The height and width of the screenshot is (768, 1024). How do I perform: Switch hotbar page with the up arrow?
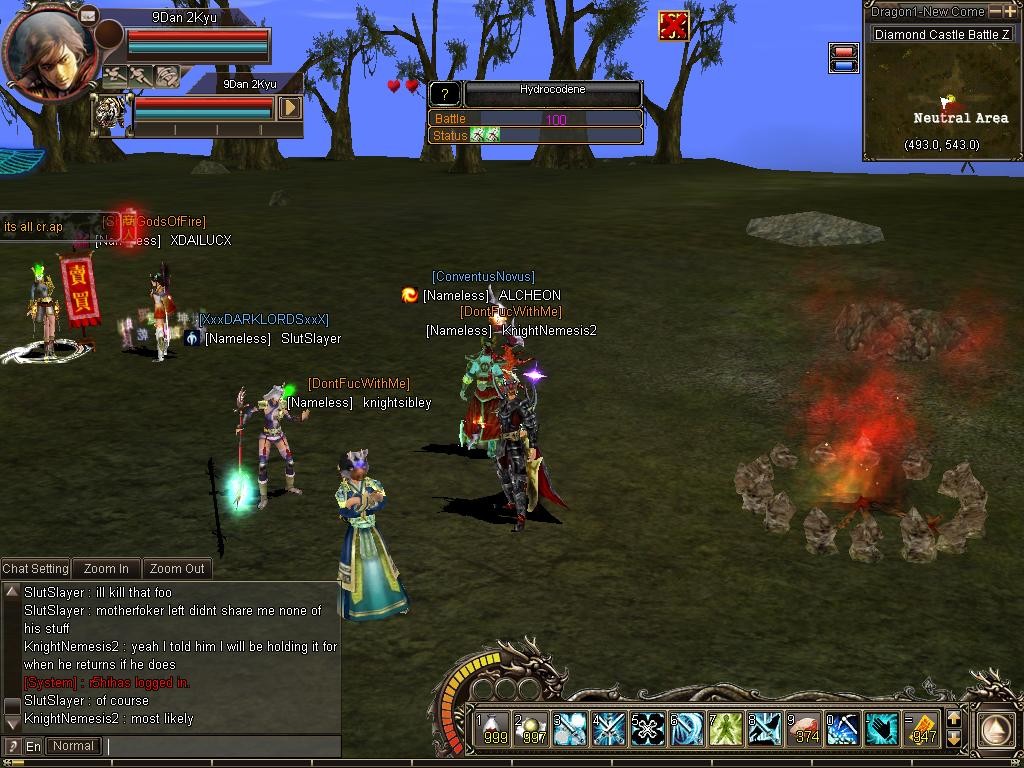953,718
